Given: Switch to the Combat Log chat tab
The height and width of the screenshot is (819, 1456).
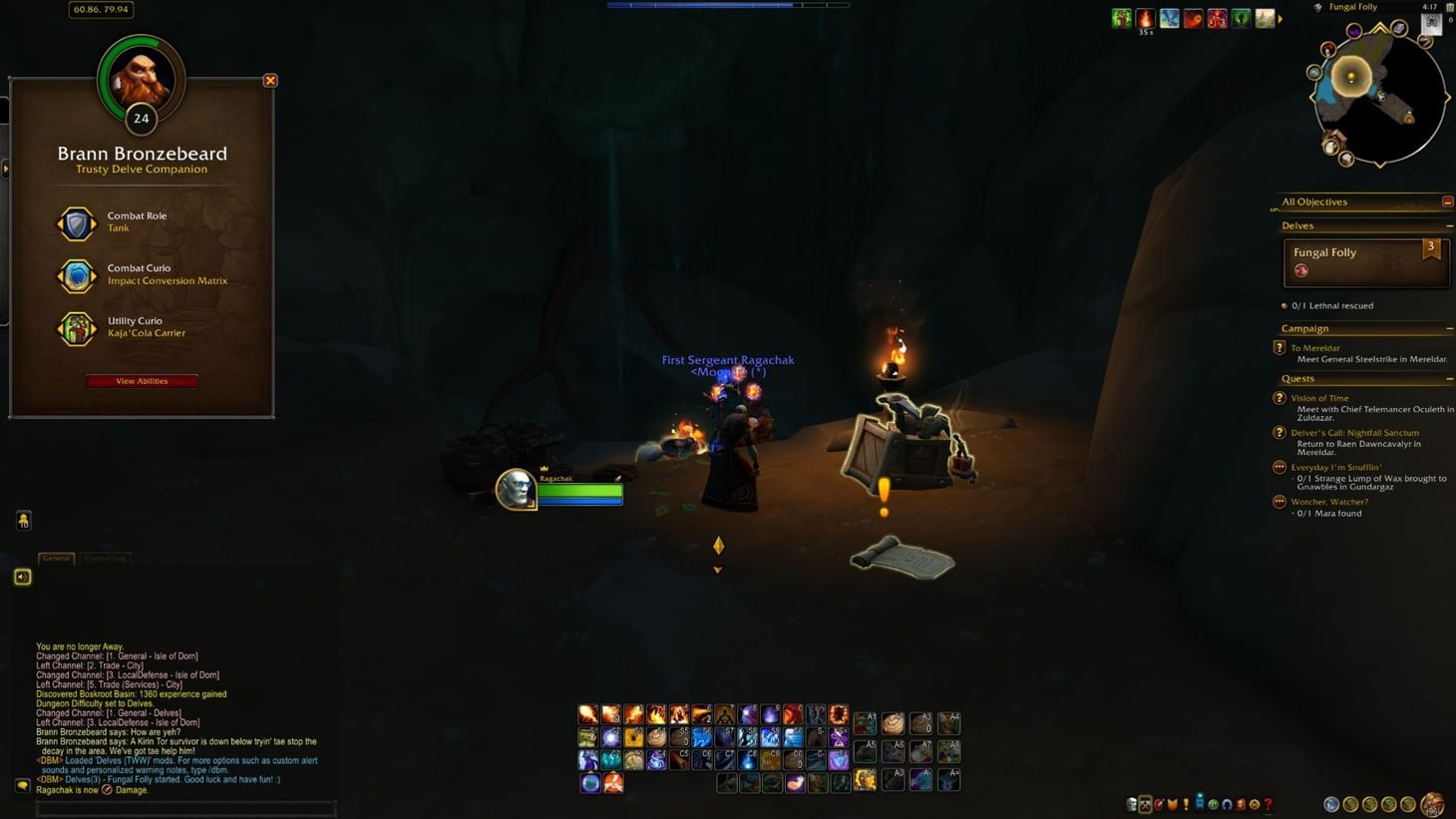Looking at the screenshot, I should [105, 559].
